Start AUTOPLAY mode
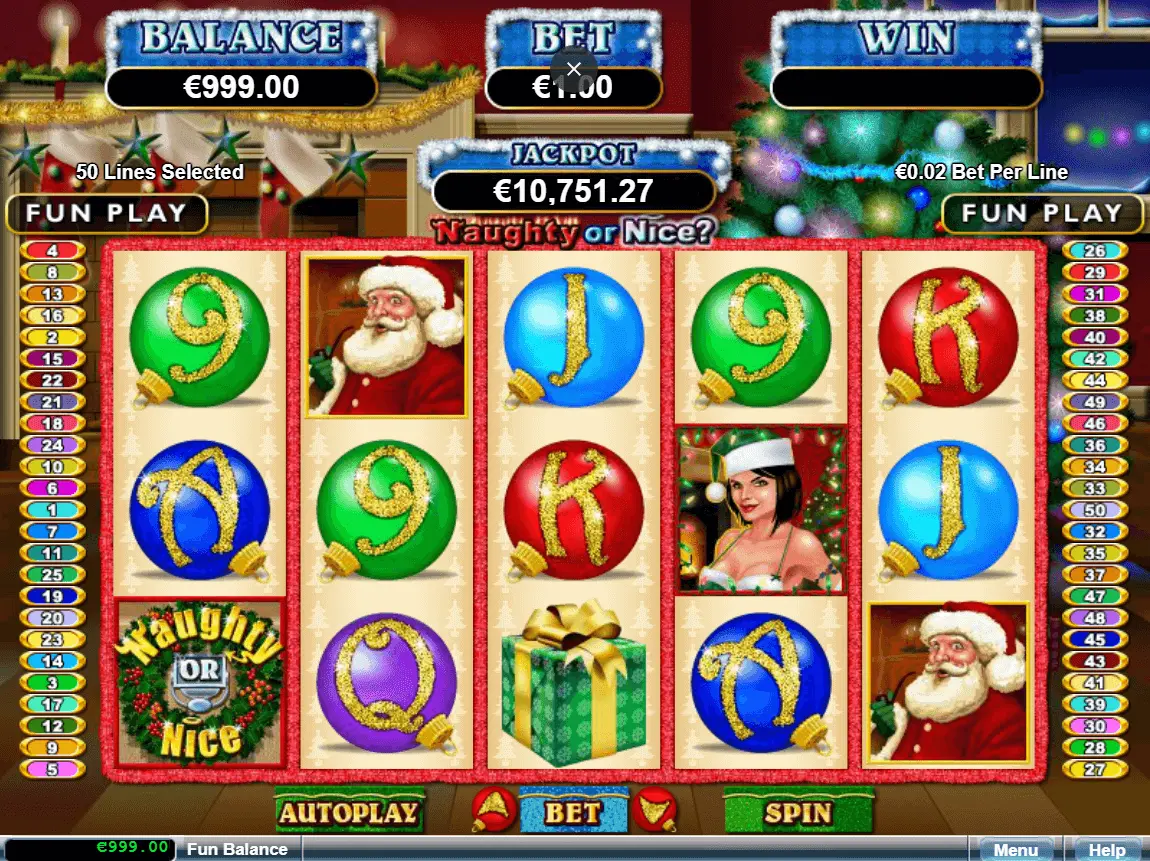Image resolution: width=1150 pixels, height=861 pixels. click(349, 812)
